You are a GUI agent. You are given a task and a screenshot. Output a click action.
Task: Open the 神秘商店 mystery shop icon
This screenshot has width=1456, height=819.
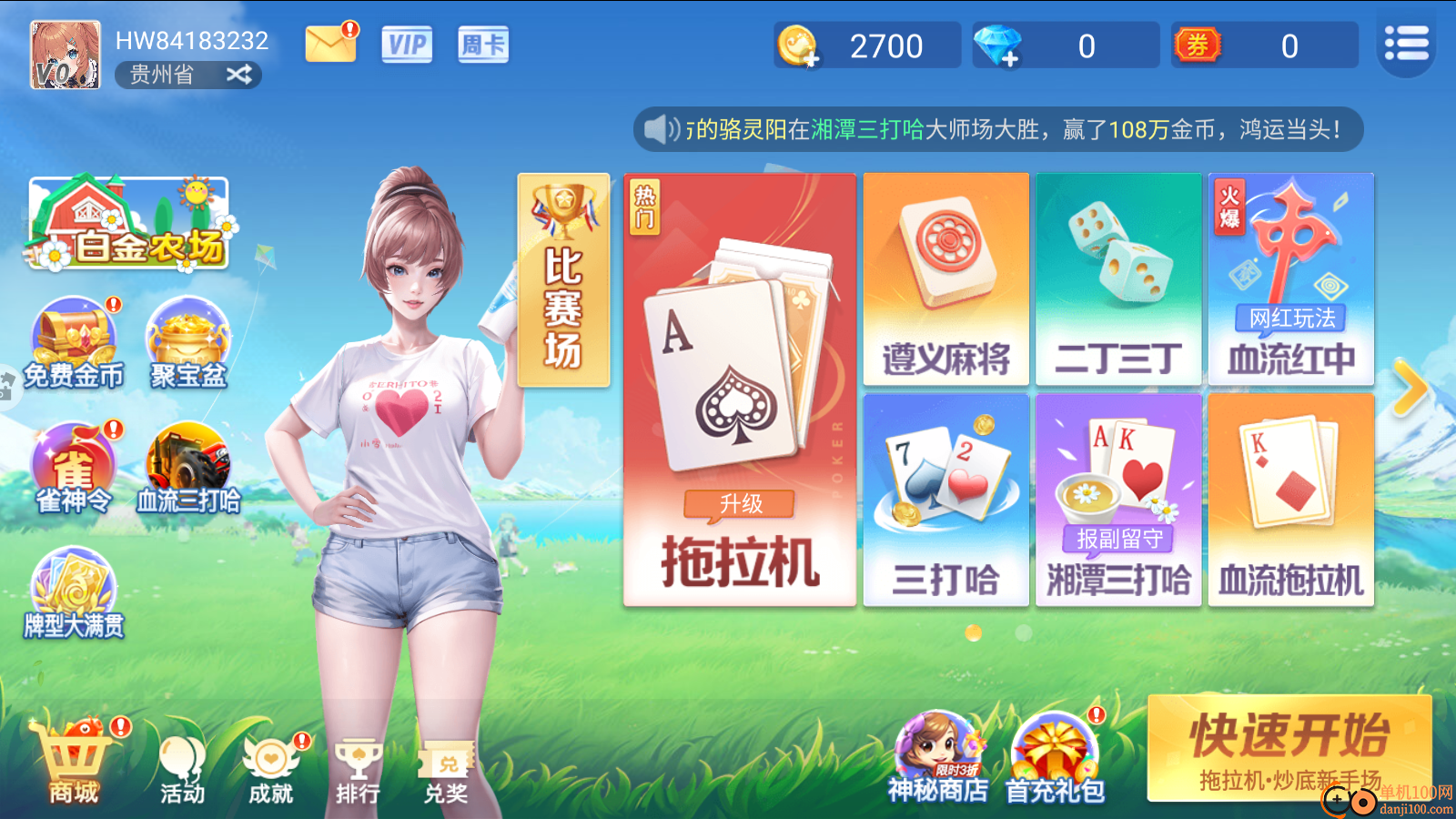930,753
